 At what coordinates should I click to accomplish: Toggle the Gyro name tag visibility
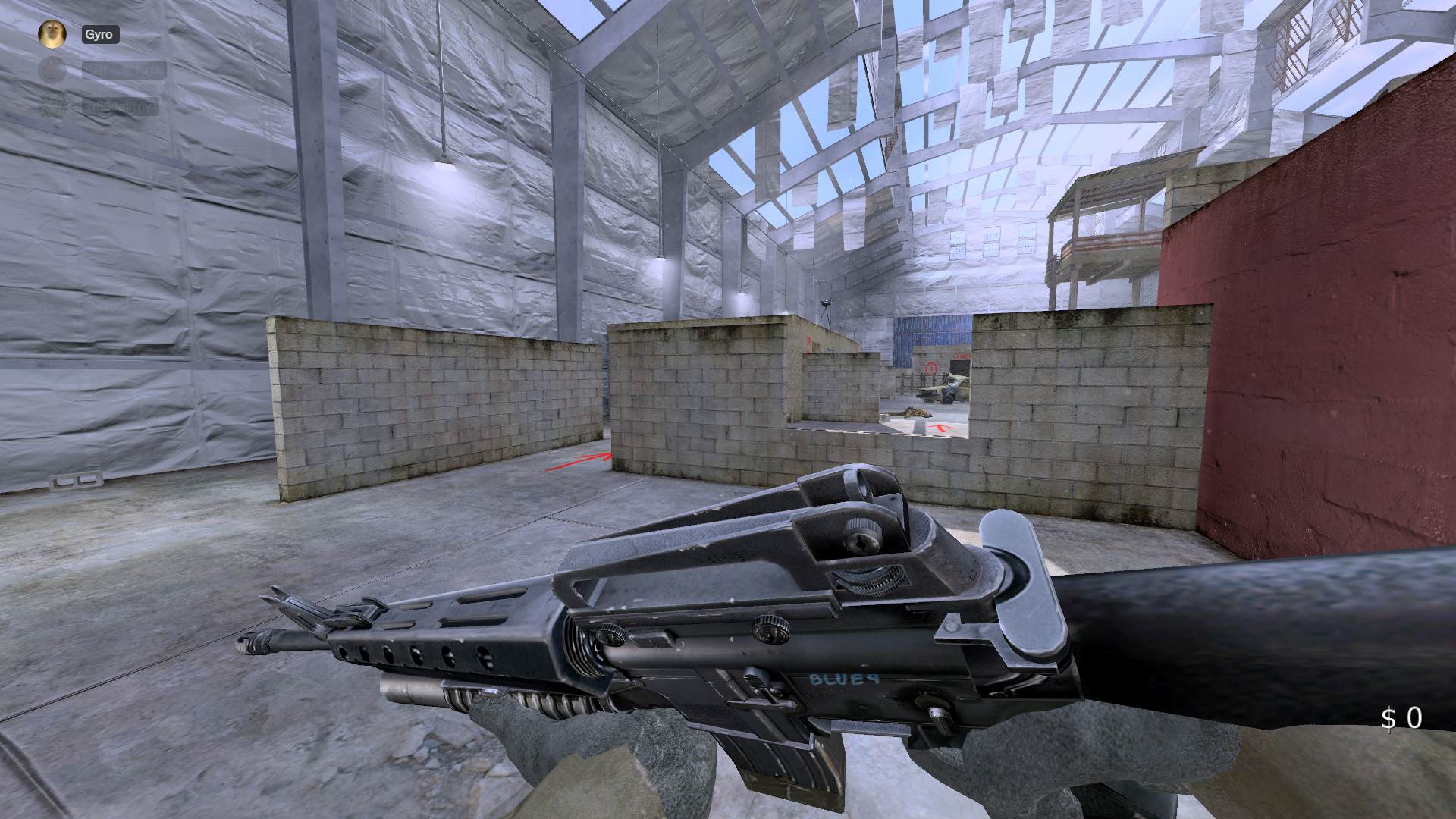[x=101, y=33]
